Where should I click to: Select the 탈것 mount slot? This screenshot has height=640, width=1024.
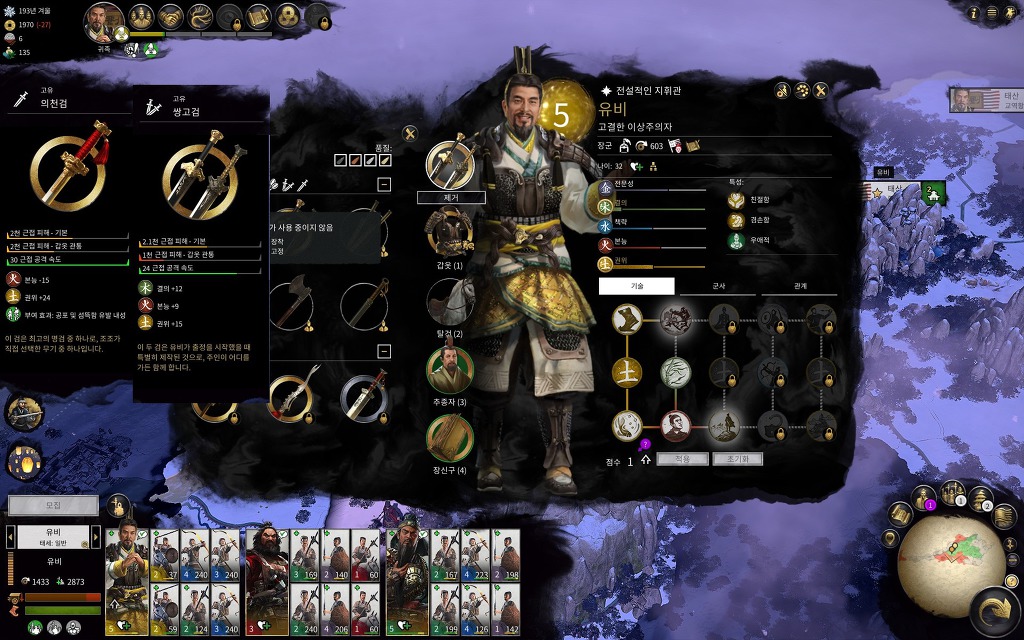pos(451,302)
